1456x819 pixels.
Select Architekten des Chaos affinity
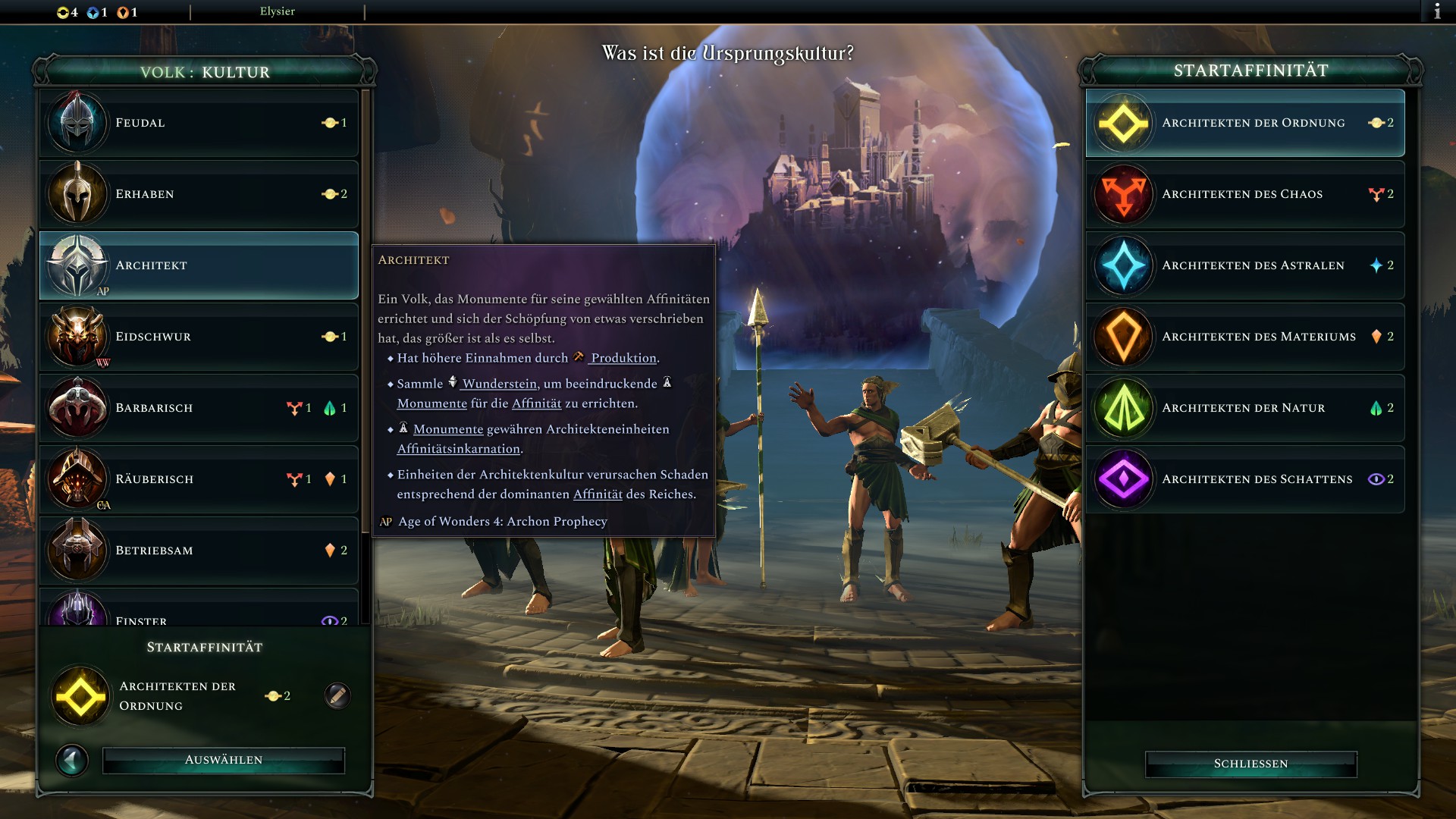click(x=1245, y=194)
